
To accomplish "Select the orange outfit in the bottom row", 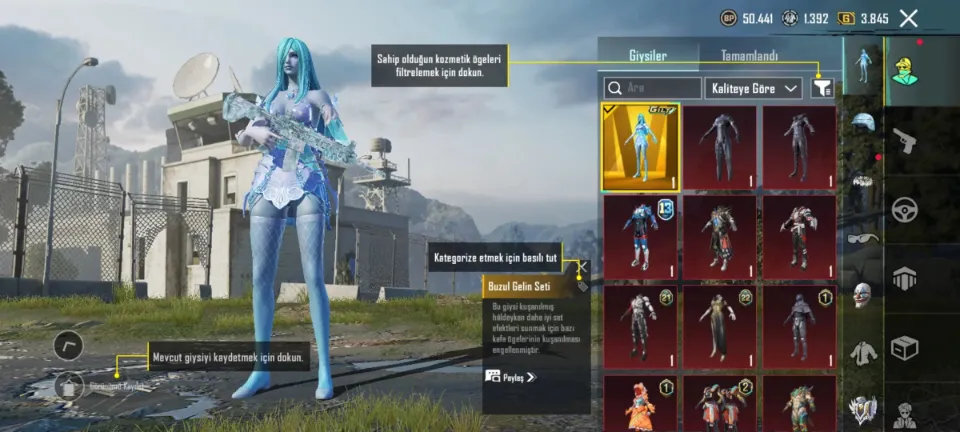I will click(640, 402).
